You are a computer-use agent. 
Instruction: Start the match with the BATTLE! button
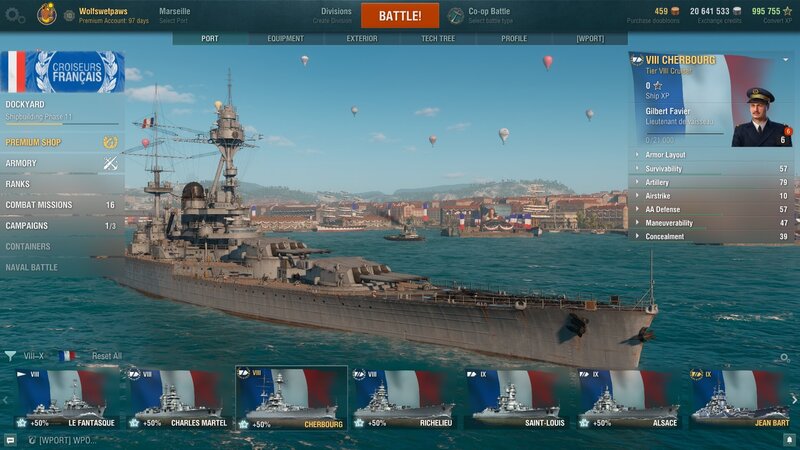[399, 16]
